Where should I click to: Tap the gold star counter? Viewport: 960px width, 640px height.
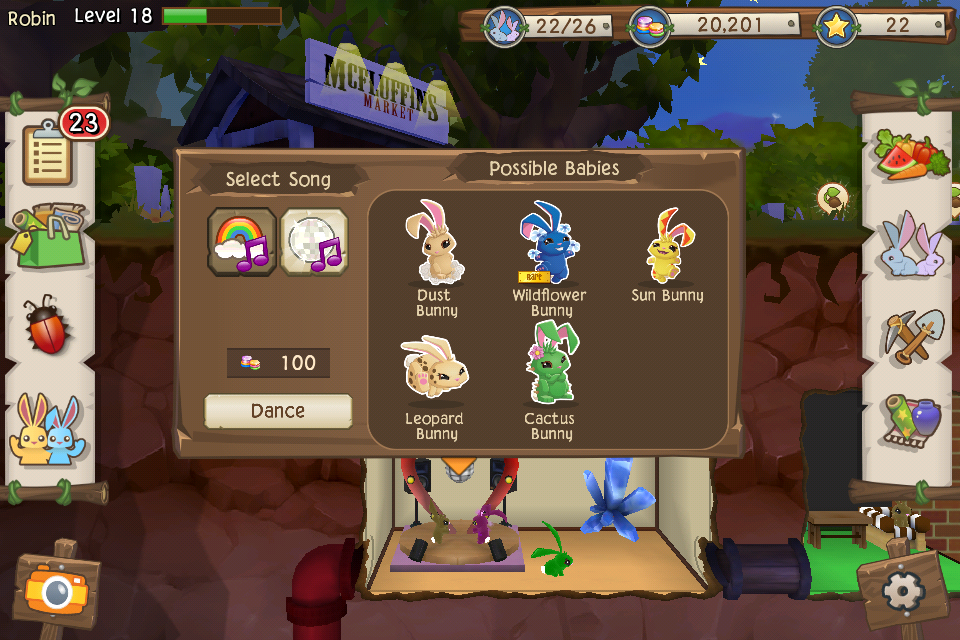click(882, 25)
